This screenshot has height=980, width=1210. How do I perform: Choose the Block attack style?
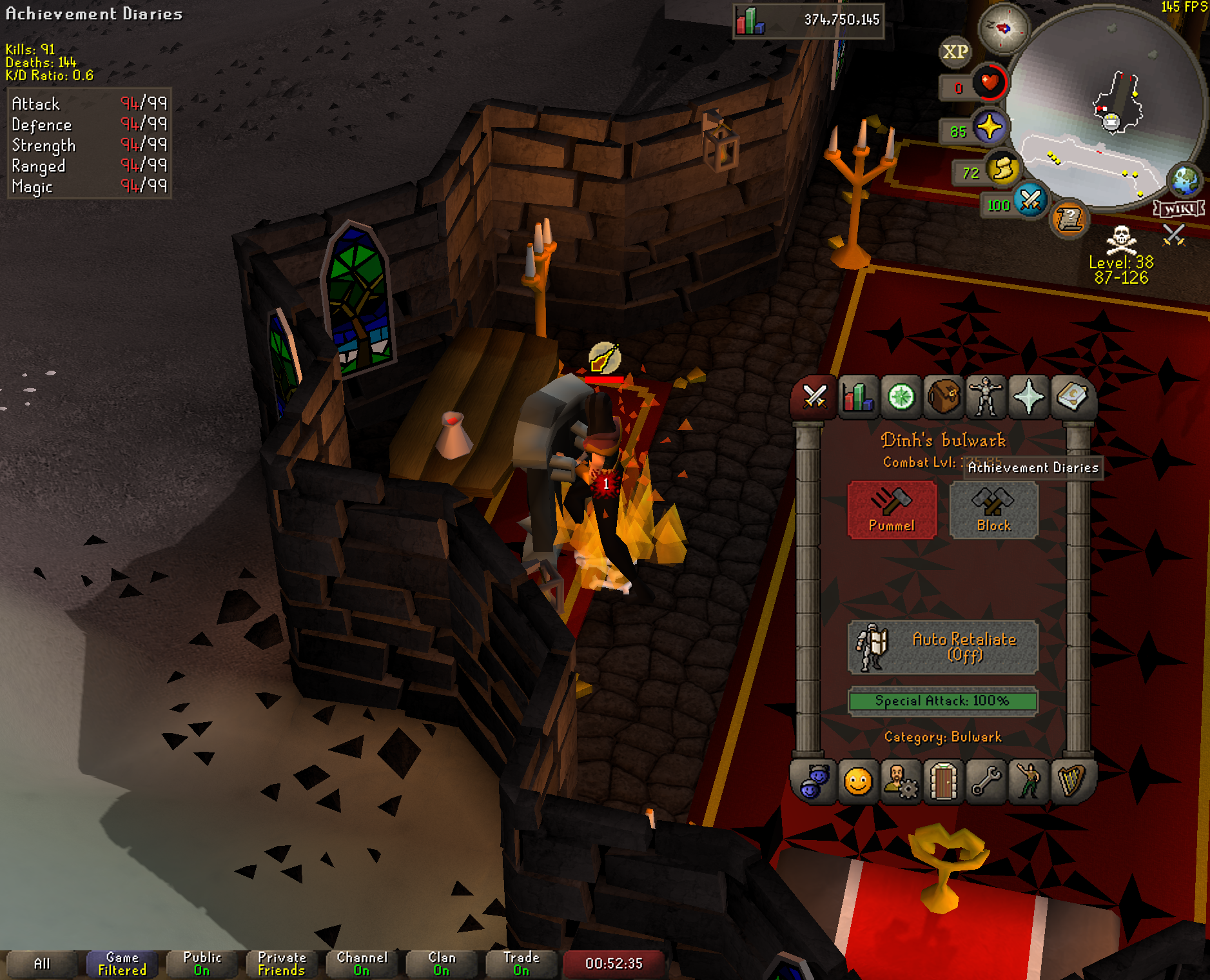993,509
